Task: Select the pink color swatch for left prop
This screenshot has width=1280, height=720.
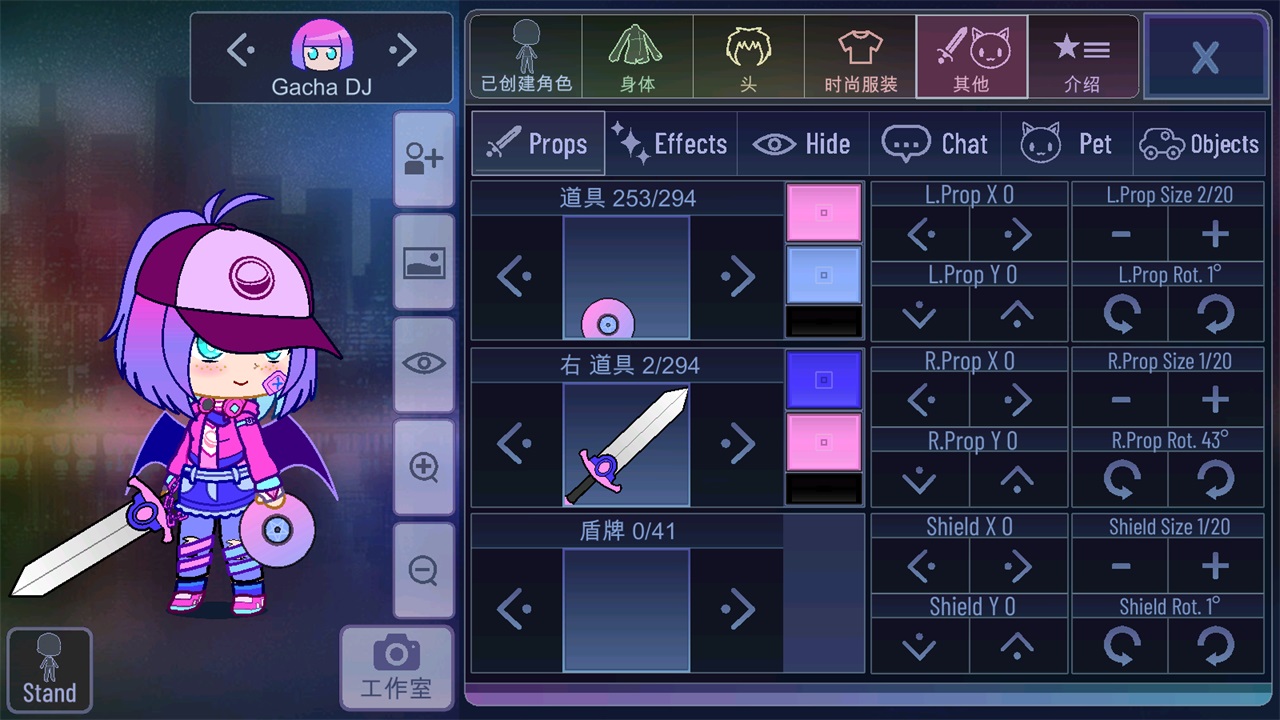Action: click(823, 213)
